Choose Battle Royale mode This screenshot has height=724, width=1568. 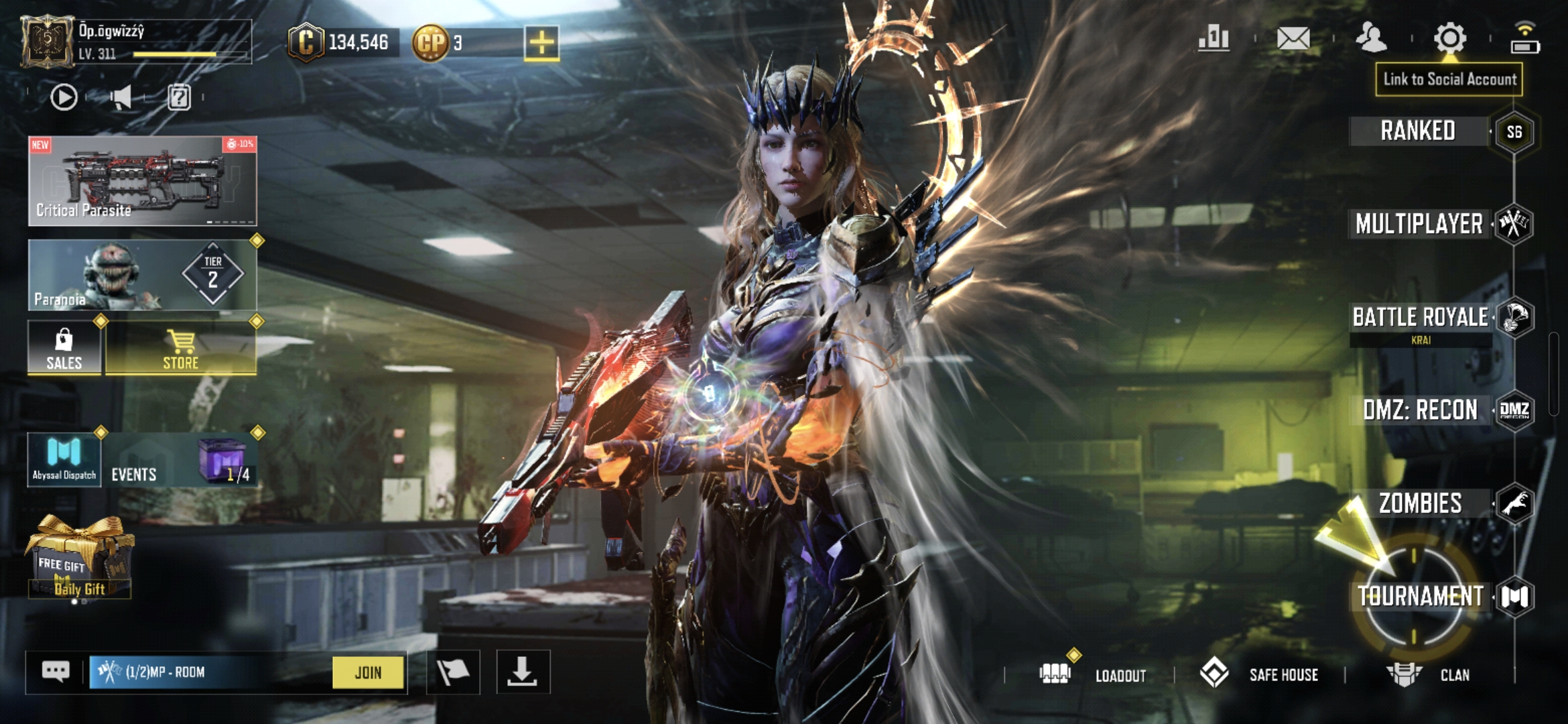[x=1420, y=317]
